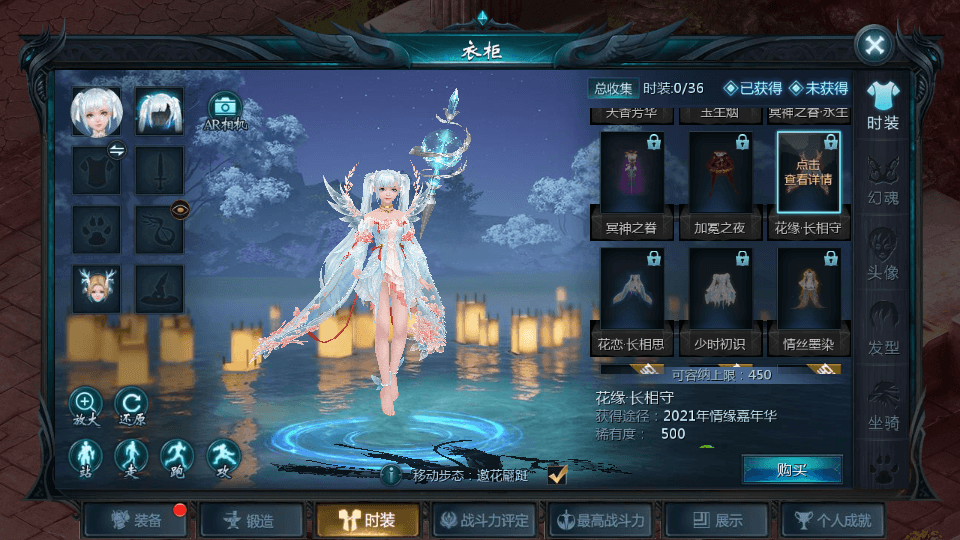The image size is (960, 540).
Task: Close the wardrobe window
Action: (x=874, y=45)
